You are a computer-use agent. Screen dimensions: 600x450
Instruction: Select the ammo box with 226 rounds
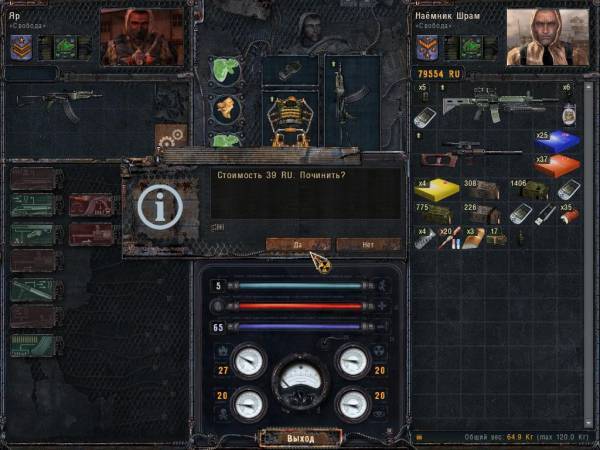481,213
